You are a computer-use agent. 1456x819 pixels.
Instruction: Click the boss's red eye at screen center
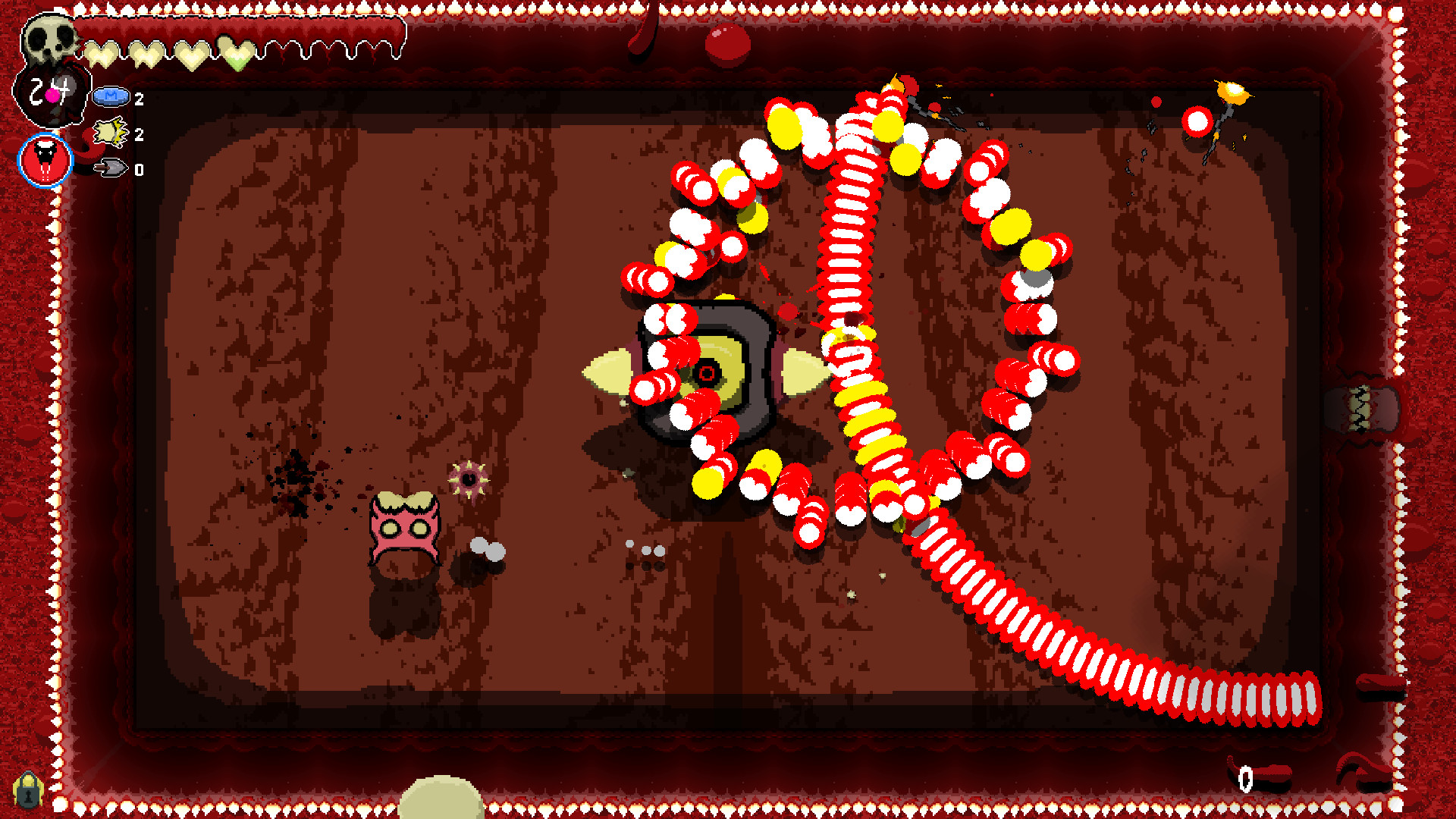706,373
